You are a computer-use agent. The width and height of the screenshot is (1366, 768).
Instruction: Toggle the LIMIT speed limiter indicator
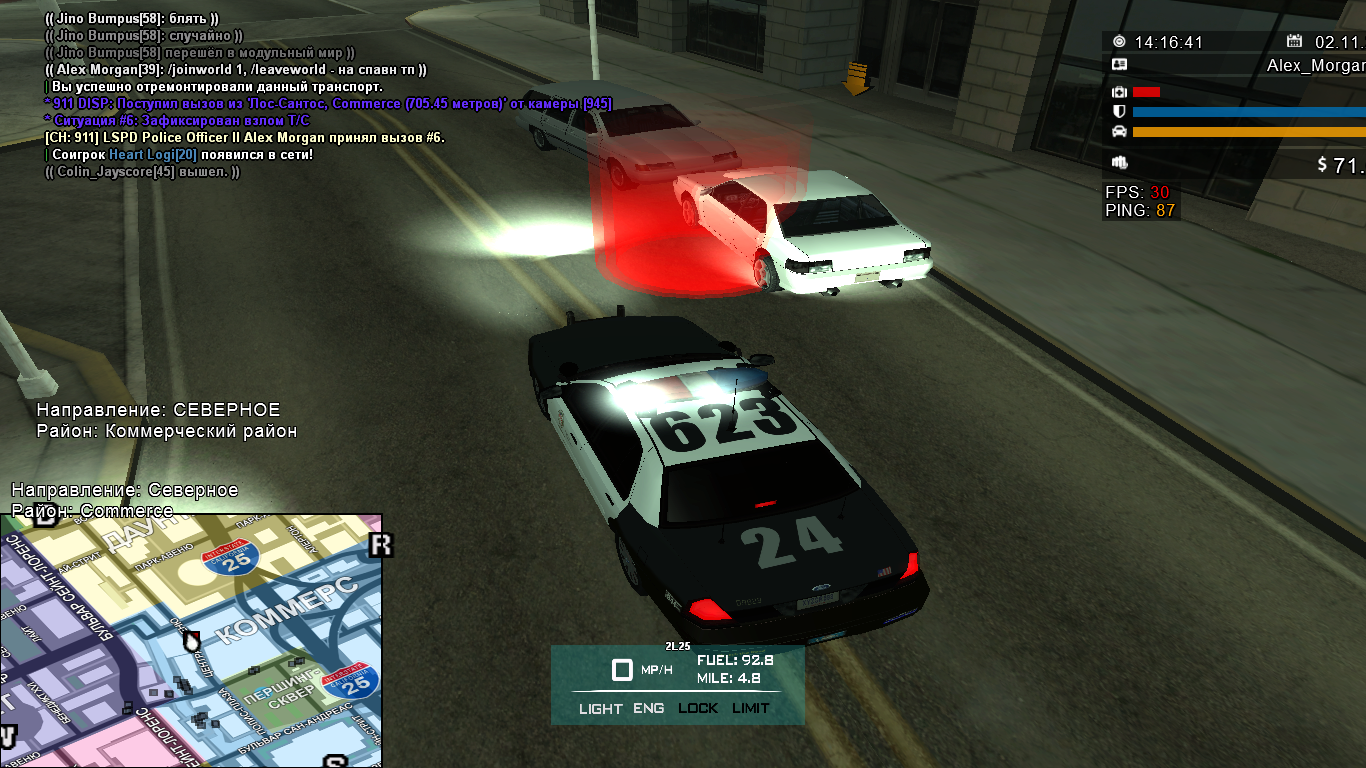751,708
